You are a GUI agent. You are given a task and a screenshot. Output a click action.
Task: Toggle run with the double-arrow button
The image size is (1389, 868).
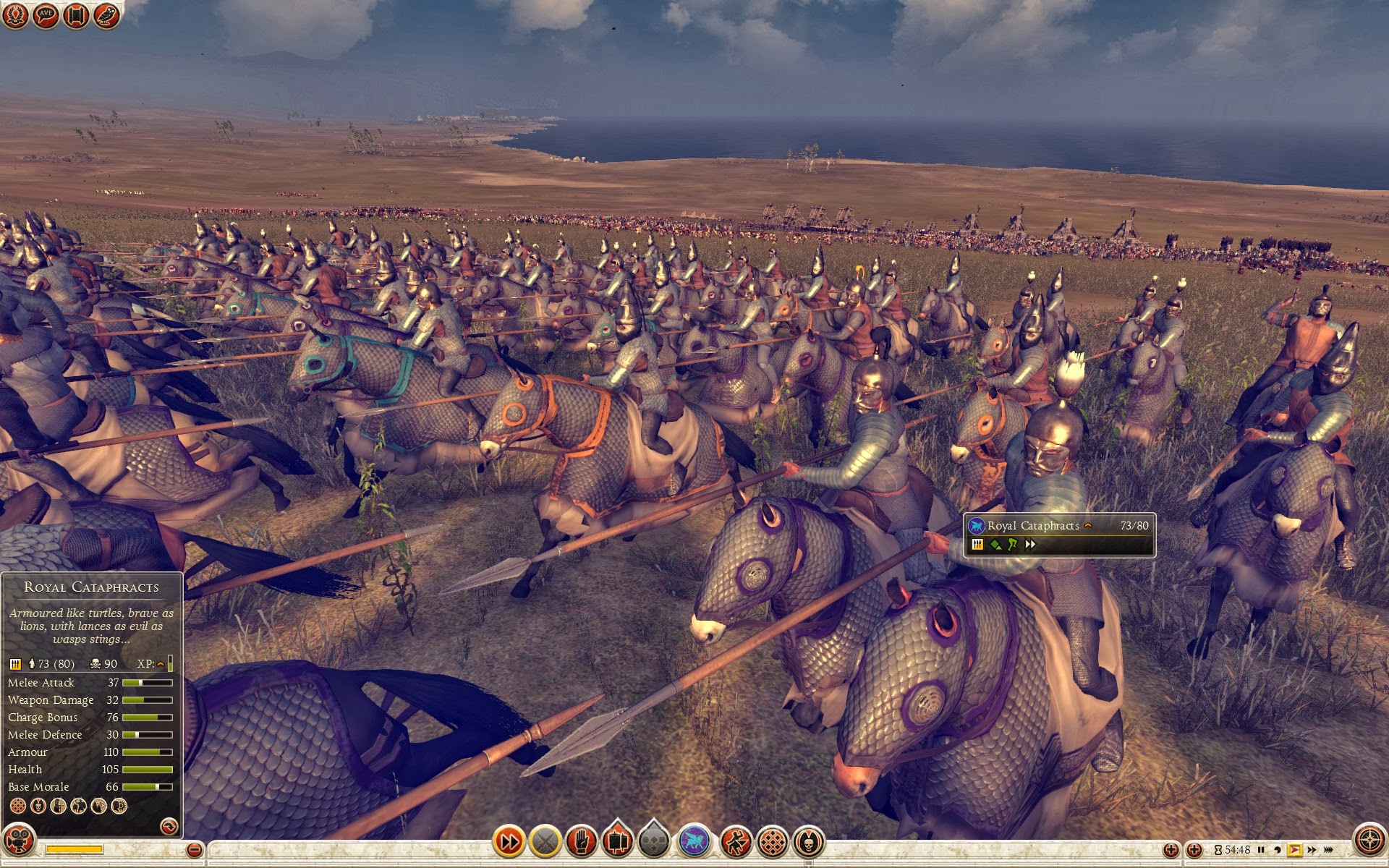(x=509, y=841)
